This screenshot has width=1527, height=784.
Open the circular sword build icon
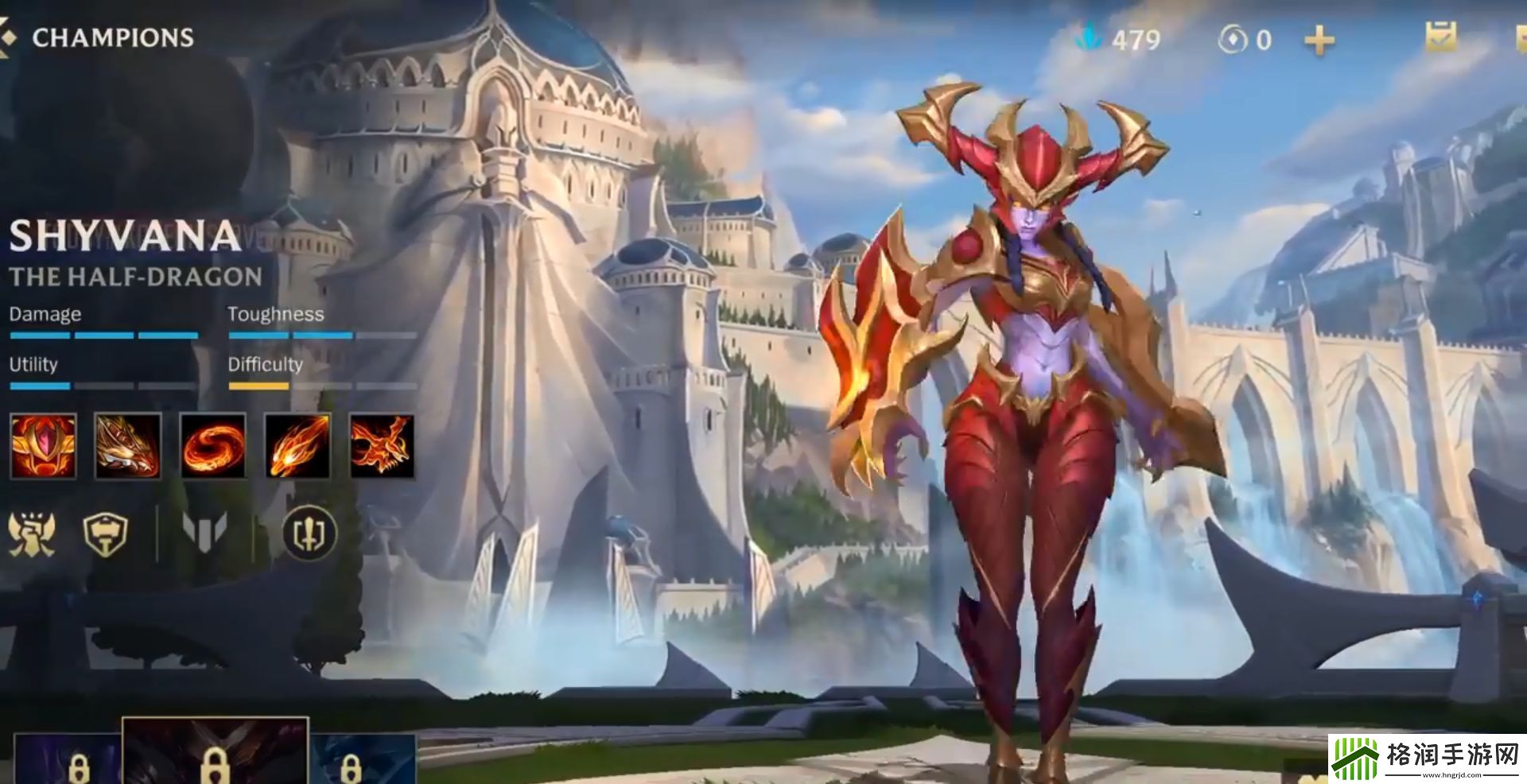pyautogui.click(x=309, y=533)
